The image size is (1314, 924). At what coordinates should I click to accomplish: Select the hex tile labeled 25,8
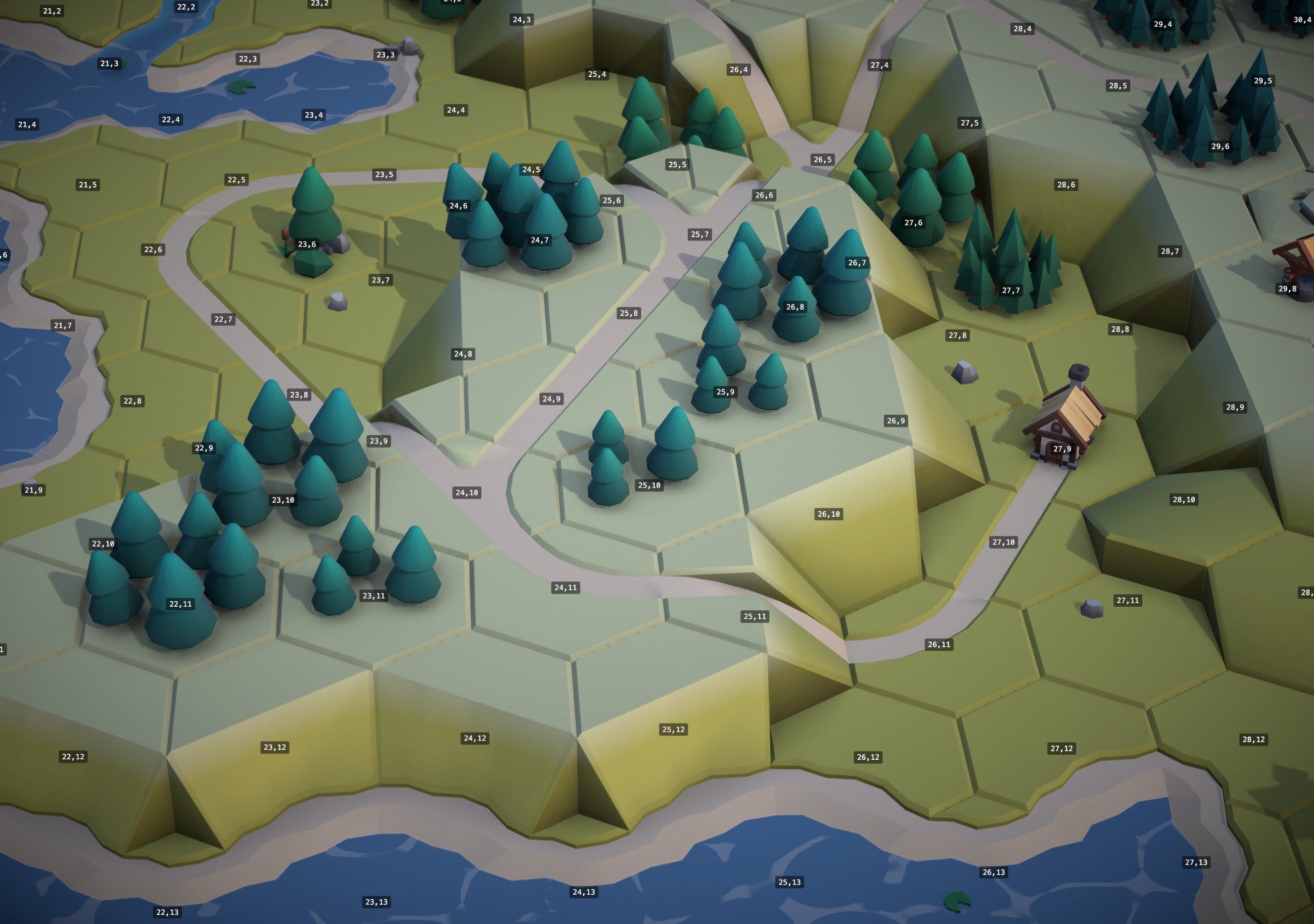(x=628, y=313)
